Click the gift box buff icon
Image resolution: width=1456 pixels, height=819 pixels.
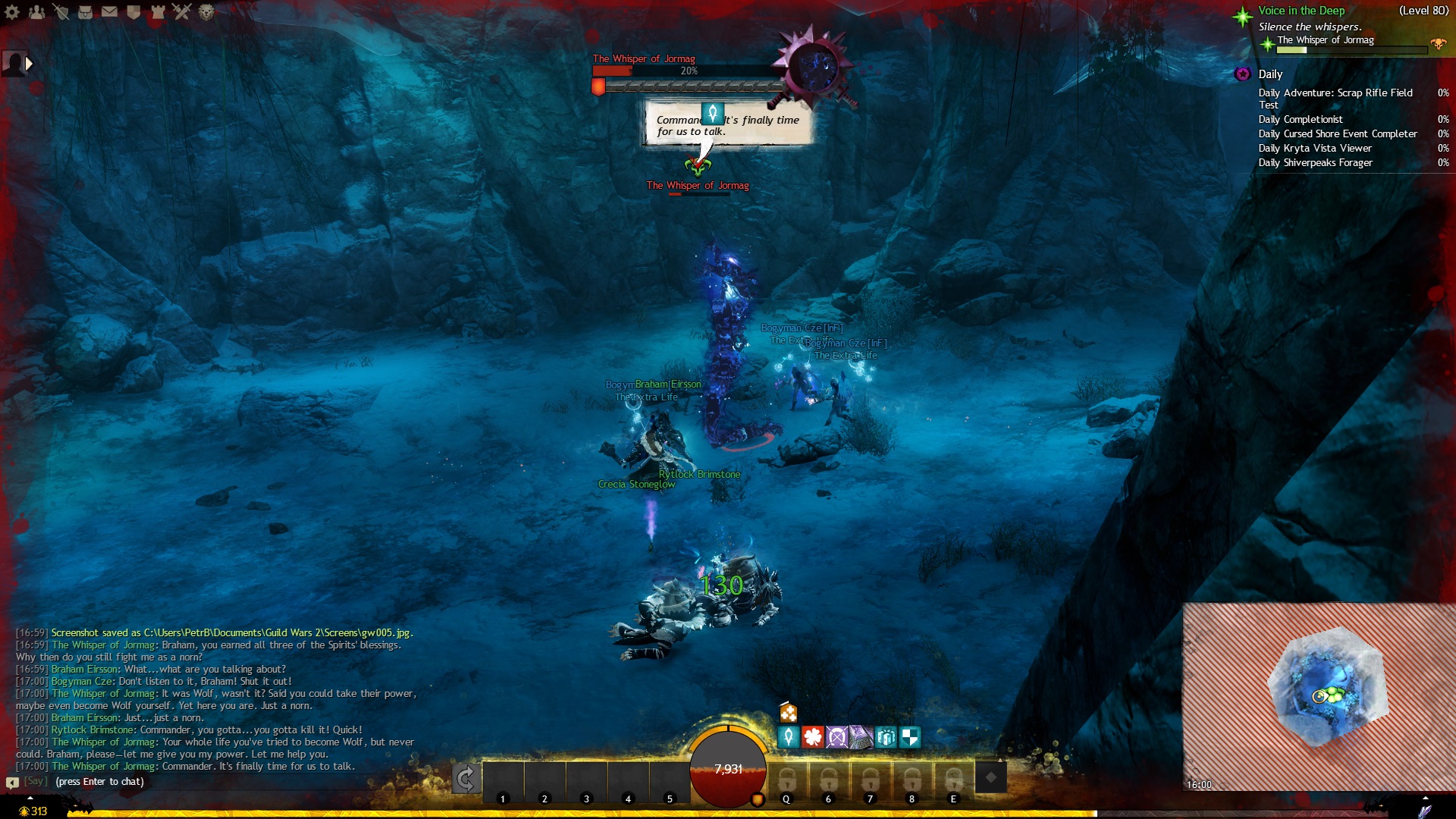[x=885, y=736]
